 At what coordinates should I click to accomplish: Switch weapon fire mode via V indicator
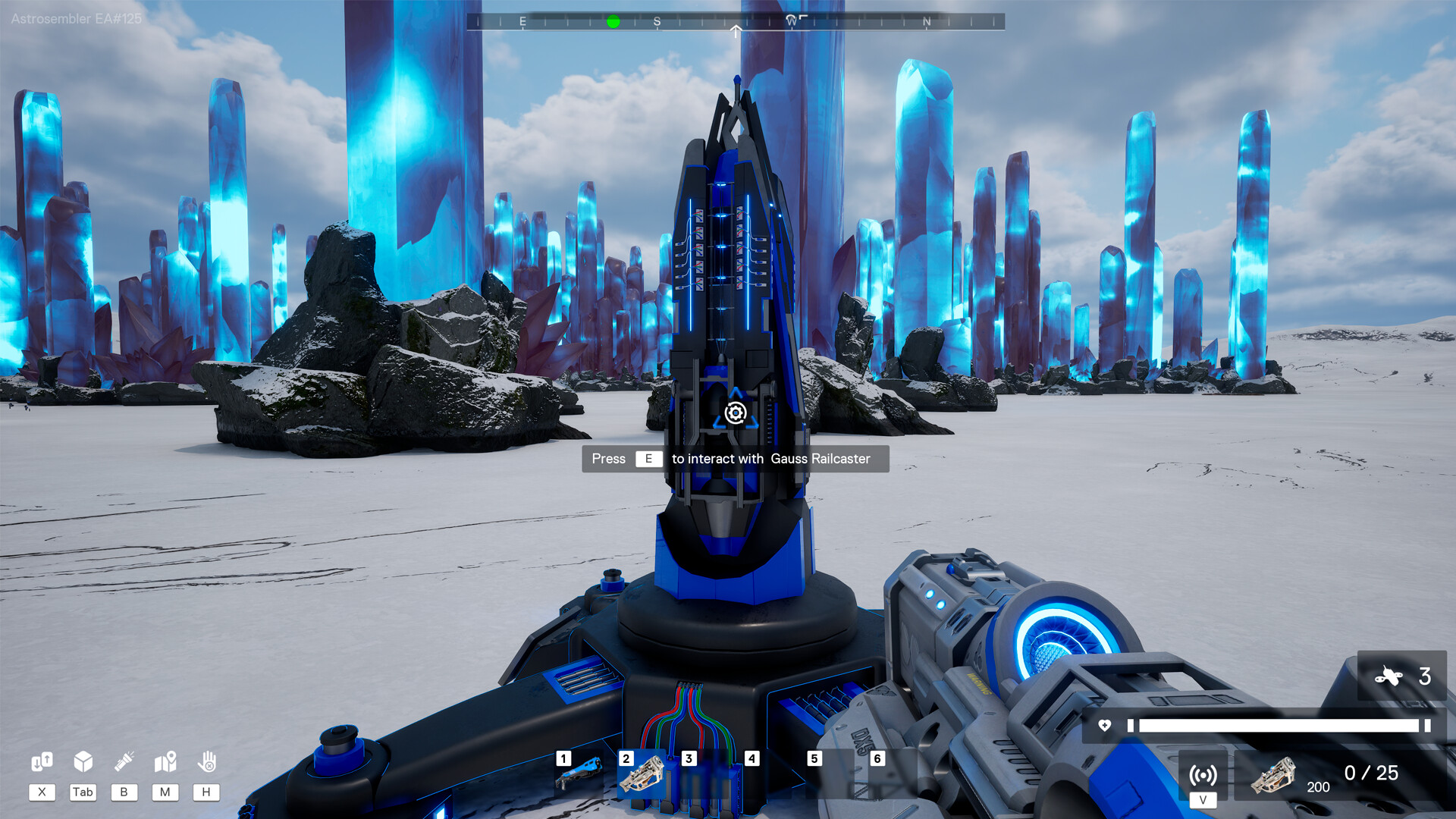pyautogui.click(x=1203, y=799)
